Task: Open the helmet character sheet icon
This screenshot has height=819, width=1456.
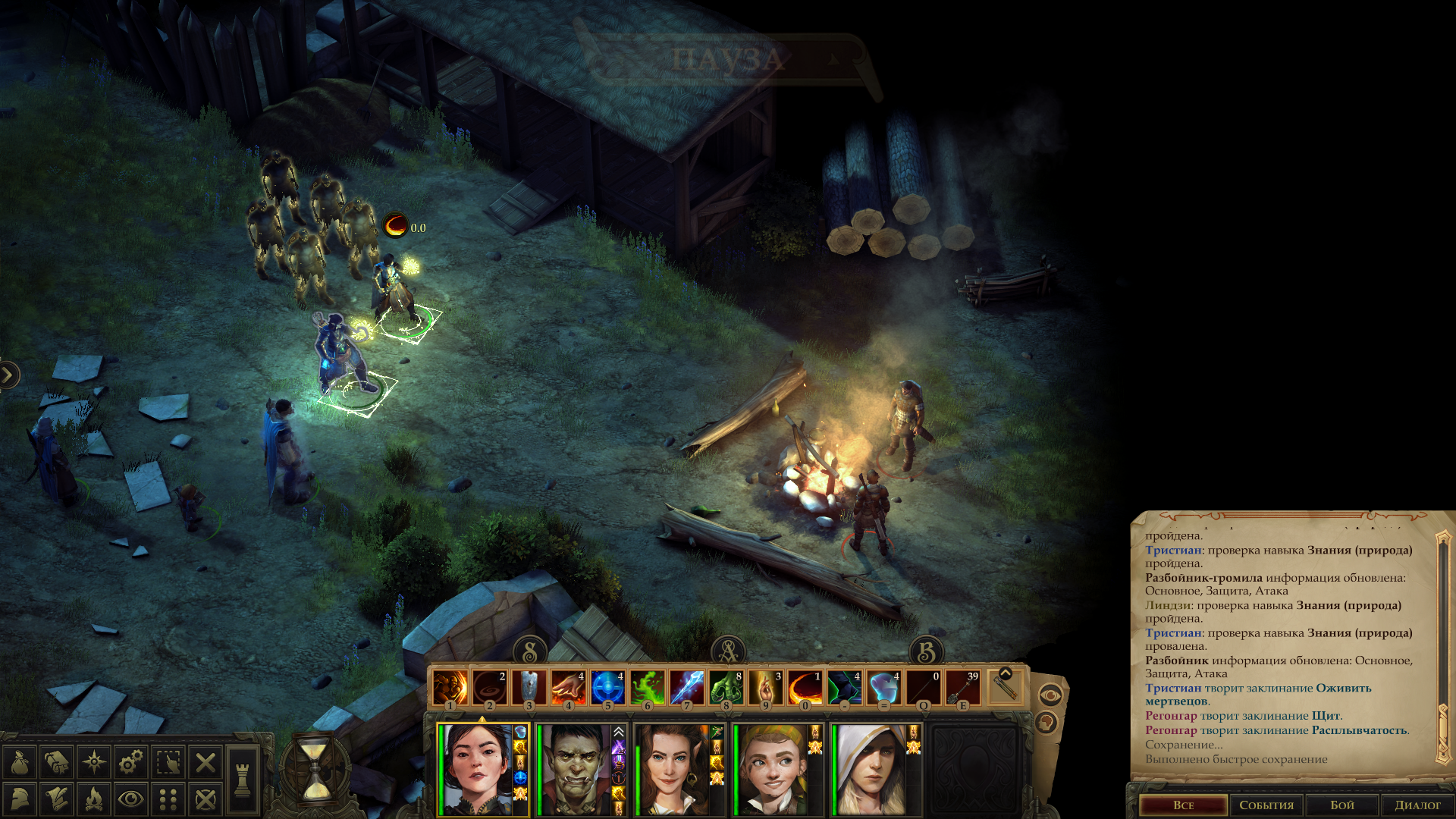Action: pos(20,799)
